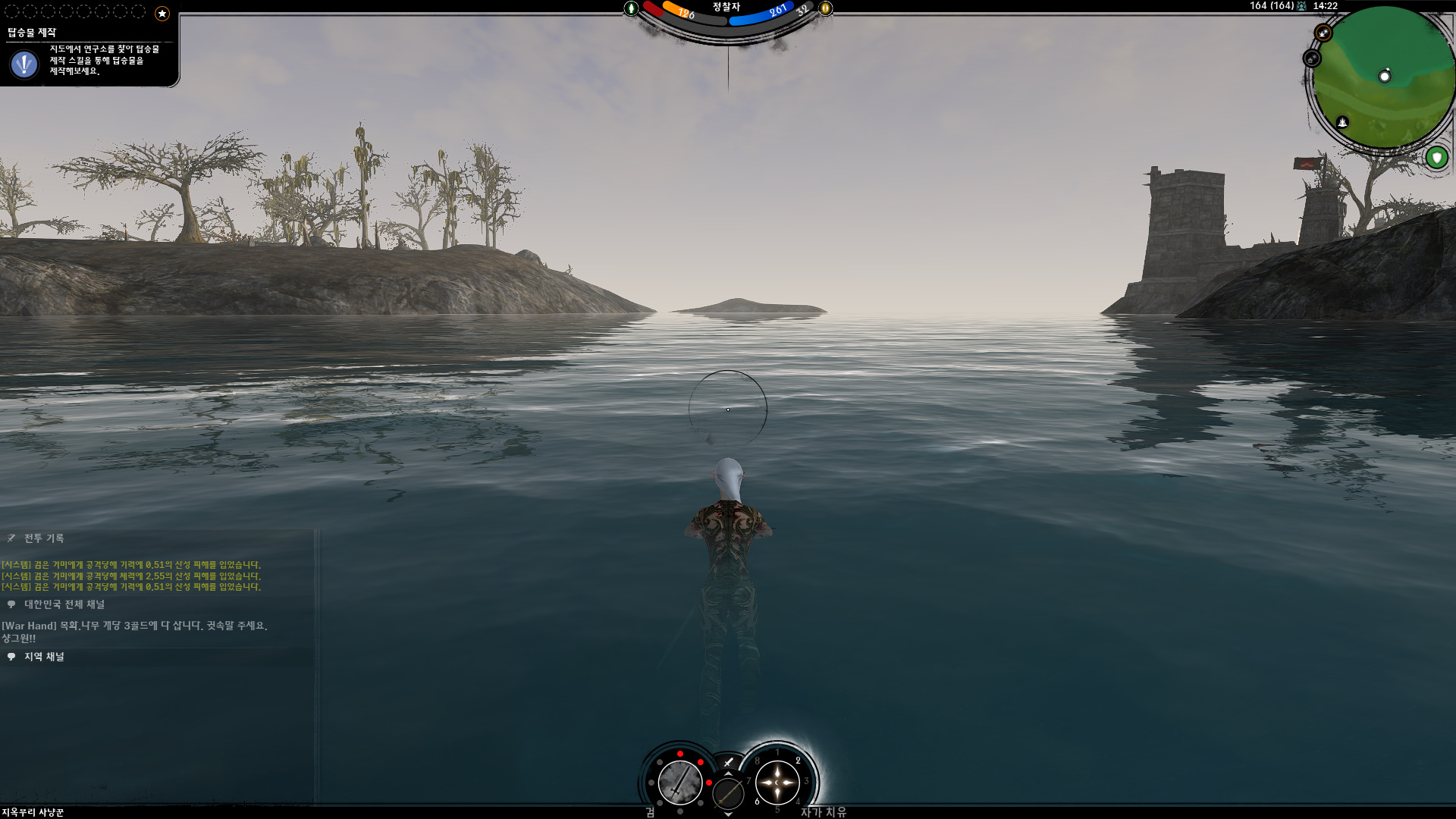The width and height of the screenshot is (1456, 819).
Task: Click the green shield icon below the minimap
Action: pos(1436,158)
